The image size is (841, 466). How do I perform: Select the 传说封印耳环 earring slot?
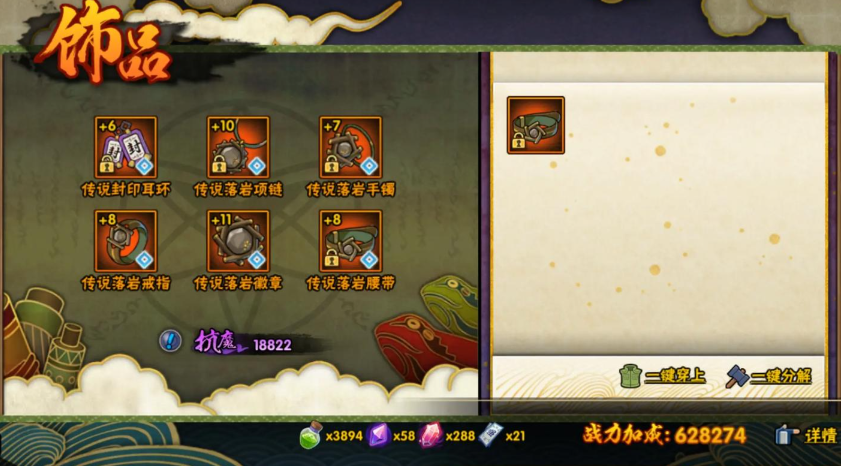point(126,147)
